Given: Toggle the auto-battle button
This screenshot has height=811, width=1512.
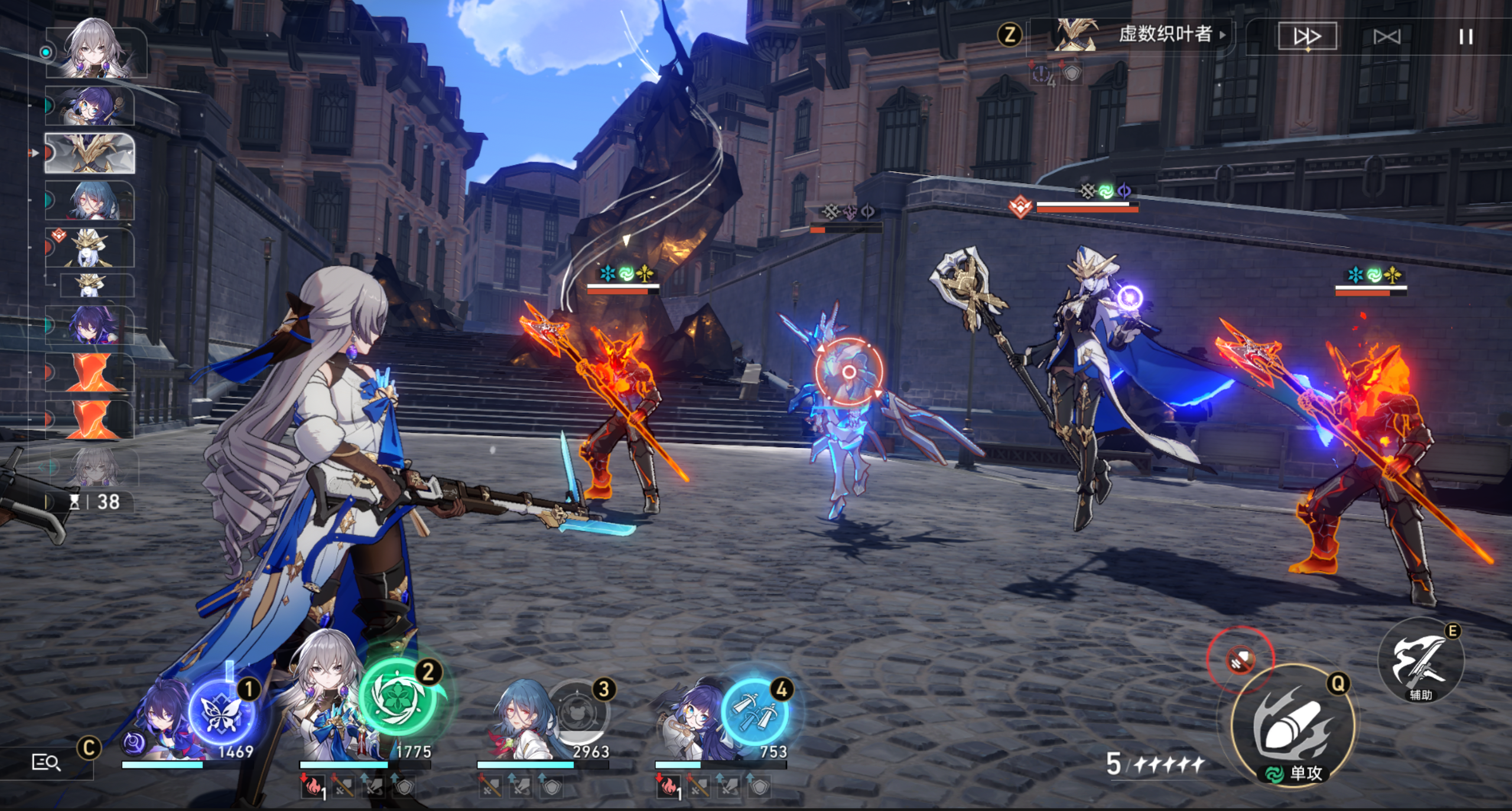Looking at the screenshot, I should (x=1387, y=37).
